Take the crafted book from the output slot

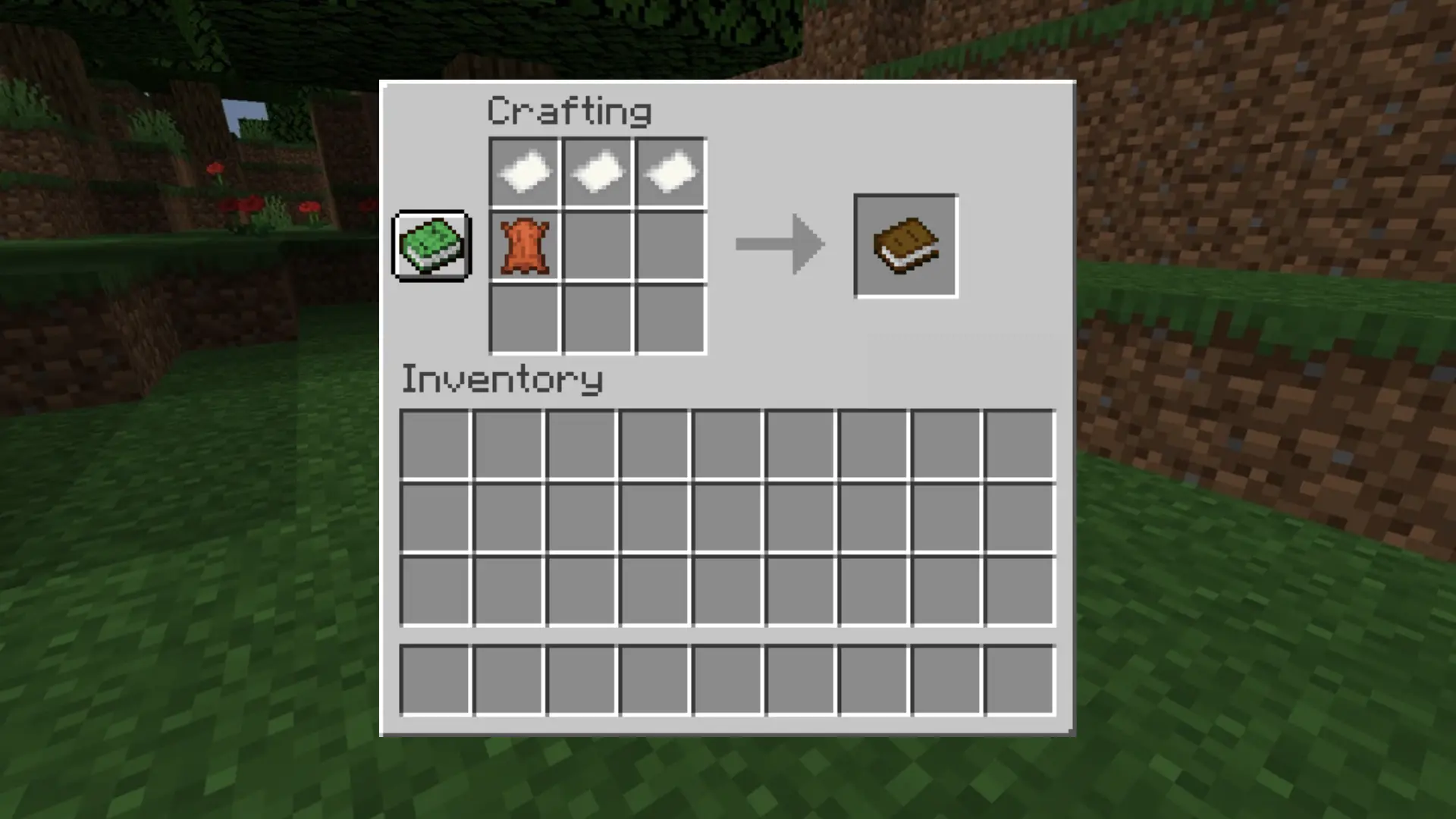coord(905,244)
